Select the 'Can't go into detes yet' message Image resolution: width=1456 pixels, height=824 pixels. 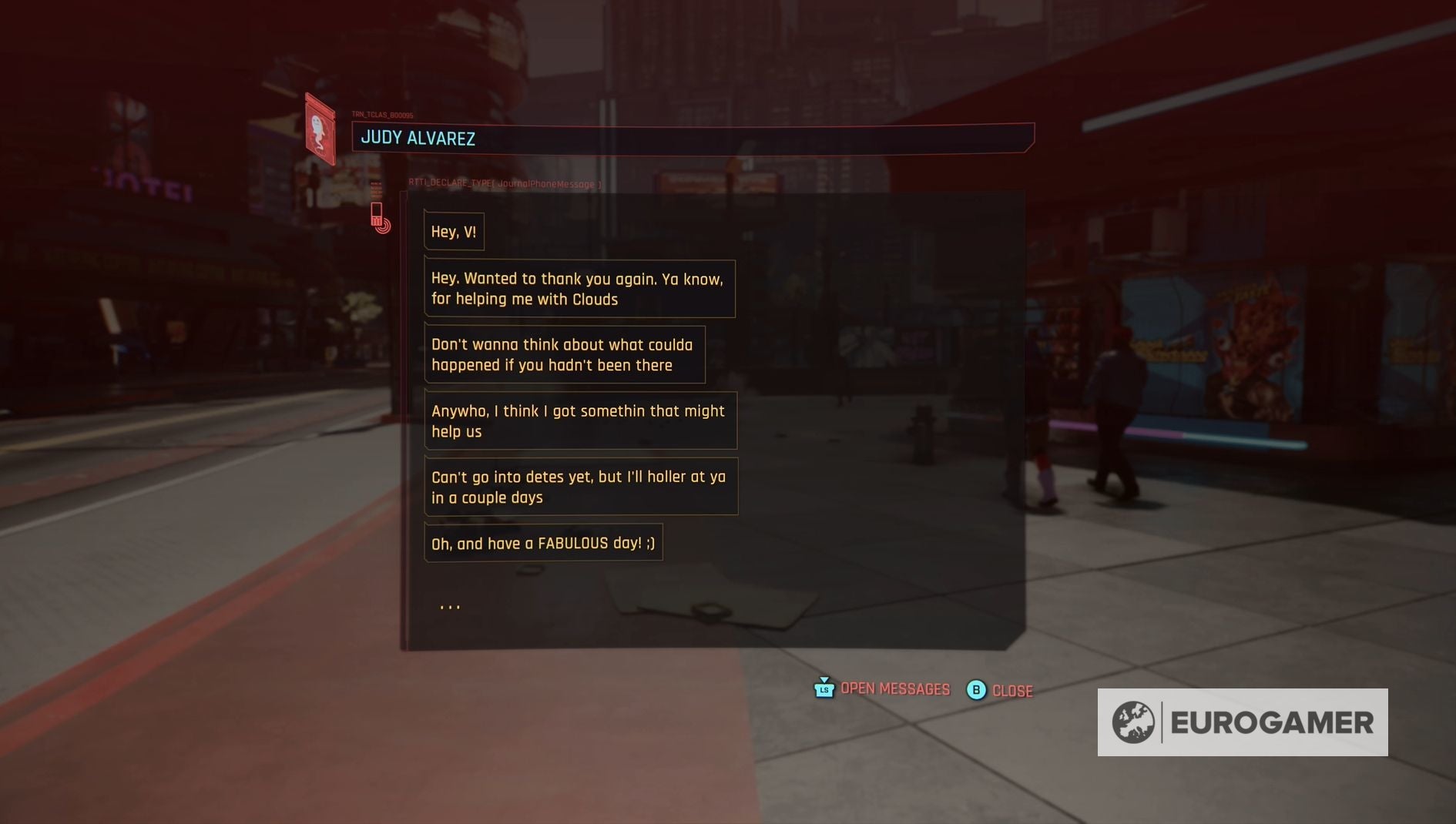[x=581, y=487]
